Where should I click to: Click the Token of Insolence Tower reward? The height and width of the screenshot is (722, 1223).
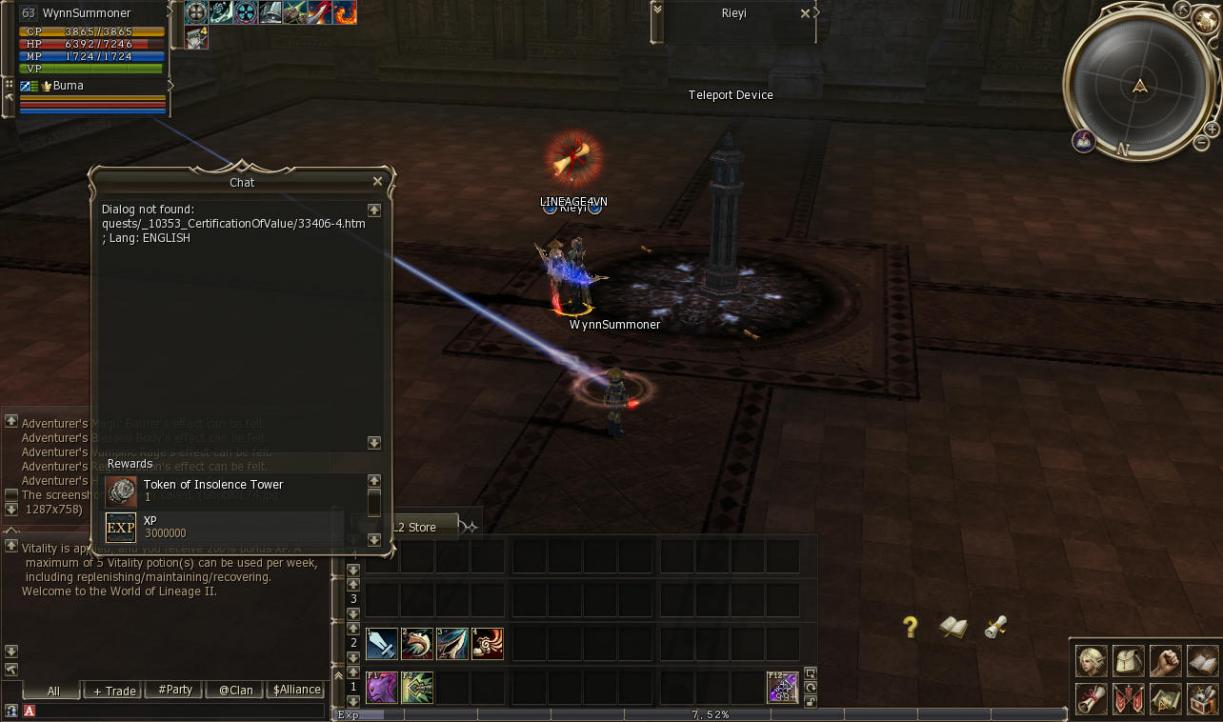(212, 490)
